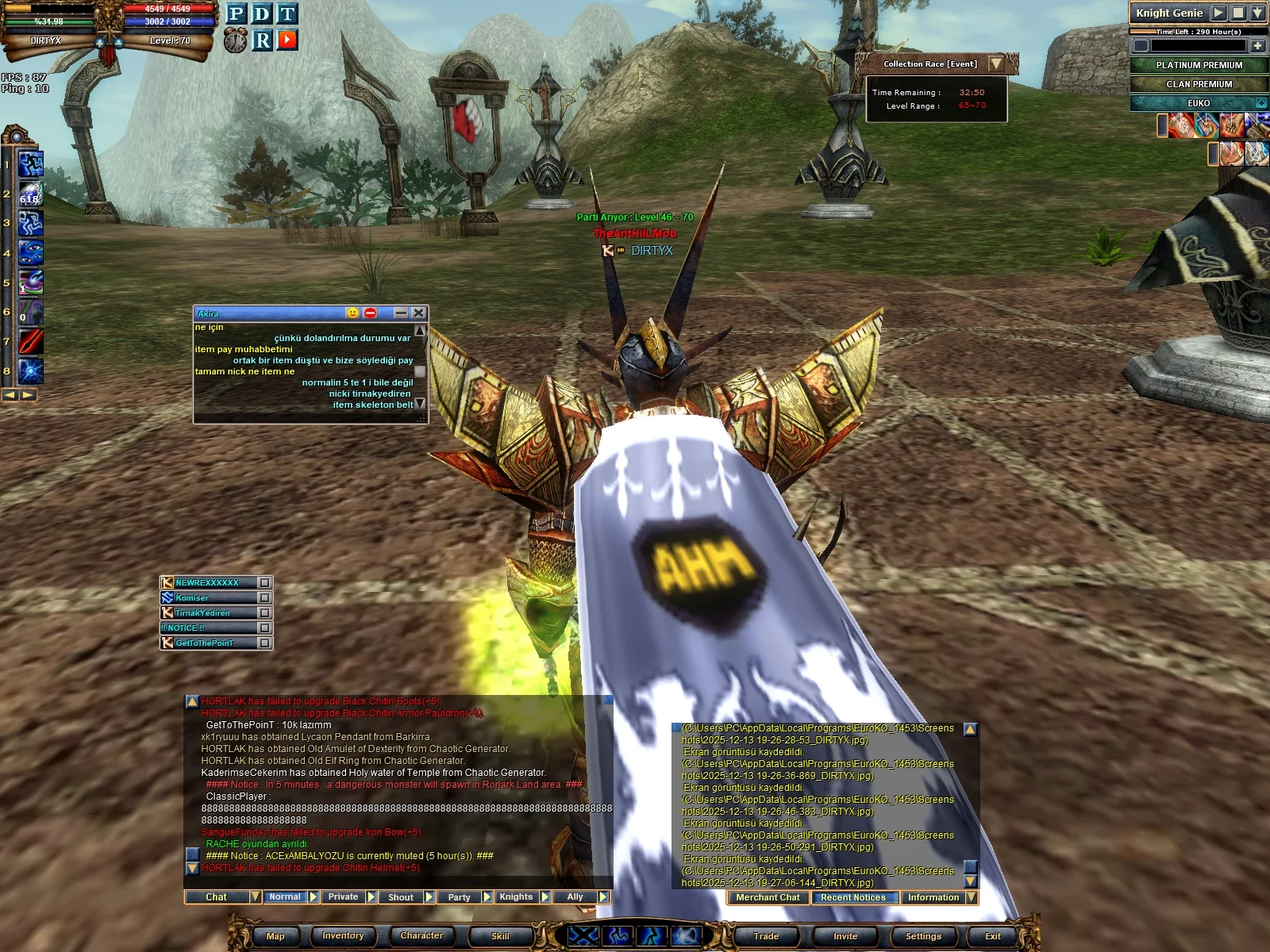This screenshot has height=952, width=1270.
Task: Minimize the Akira chat window
Action: click(x=401, y=313)
